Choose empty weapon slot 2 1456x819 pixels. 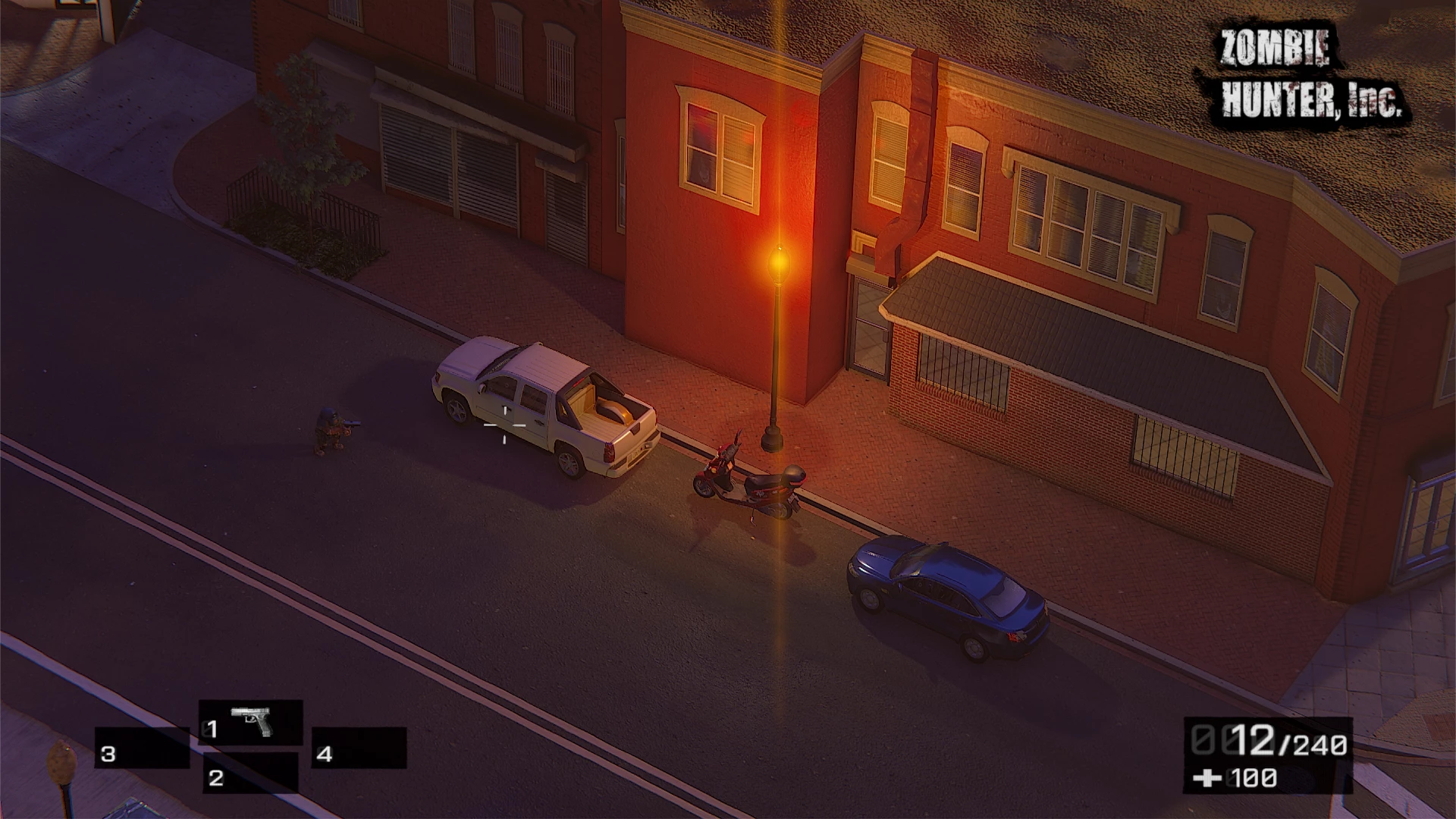coord(250,773)
